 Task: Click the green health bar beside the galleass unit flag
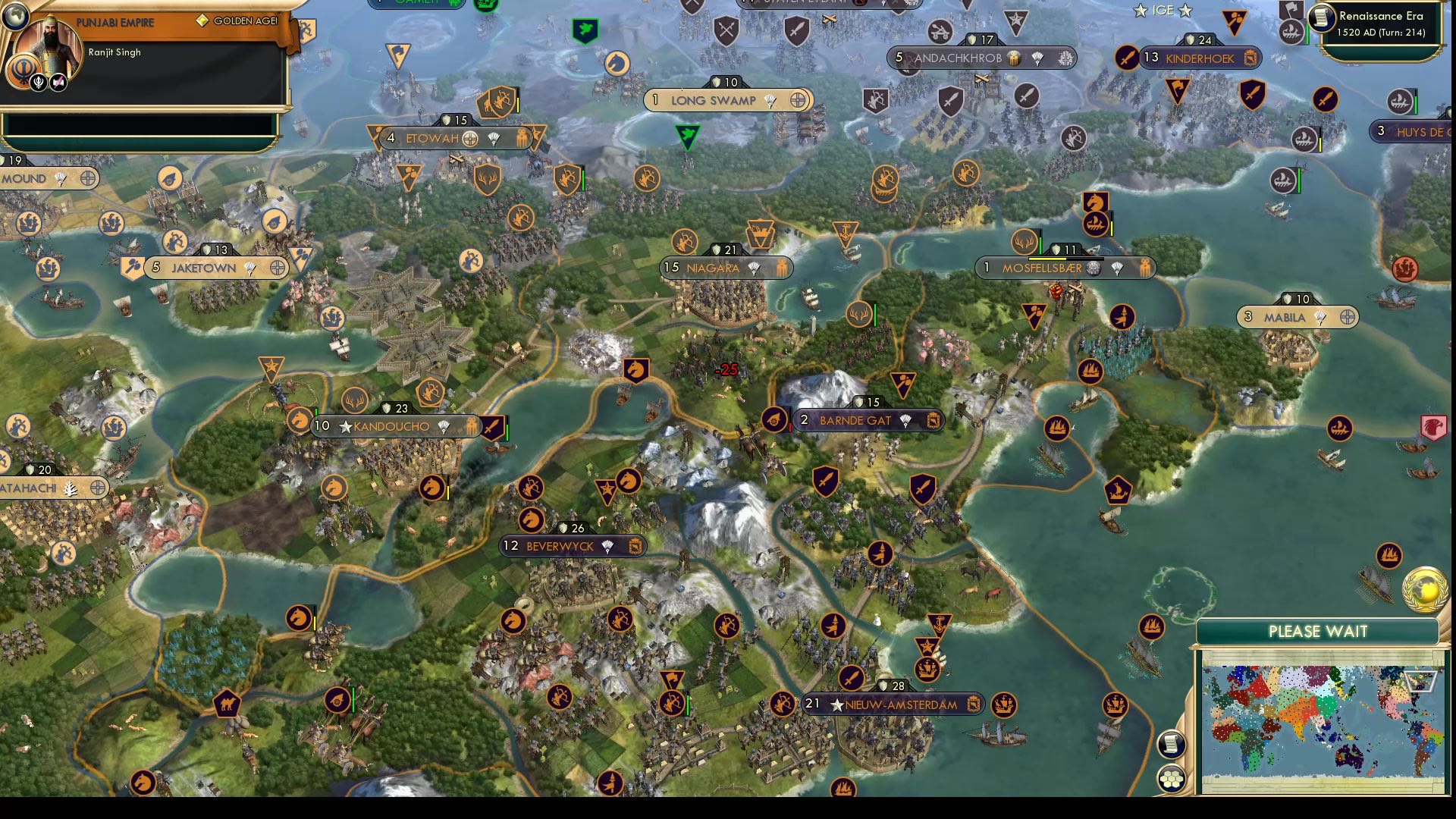[x=1307, y=32]
